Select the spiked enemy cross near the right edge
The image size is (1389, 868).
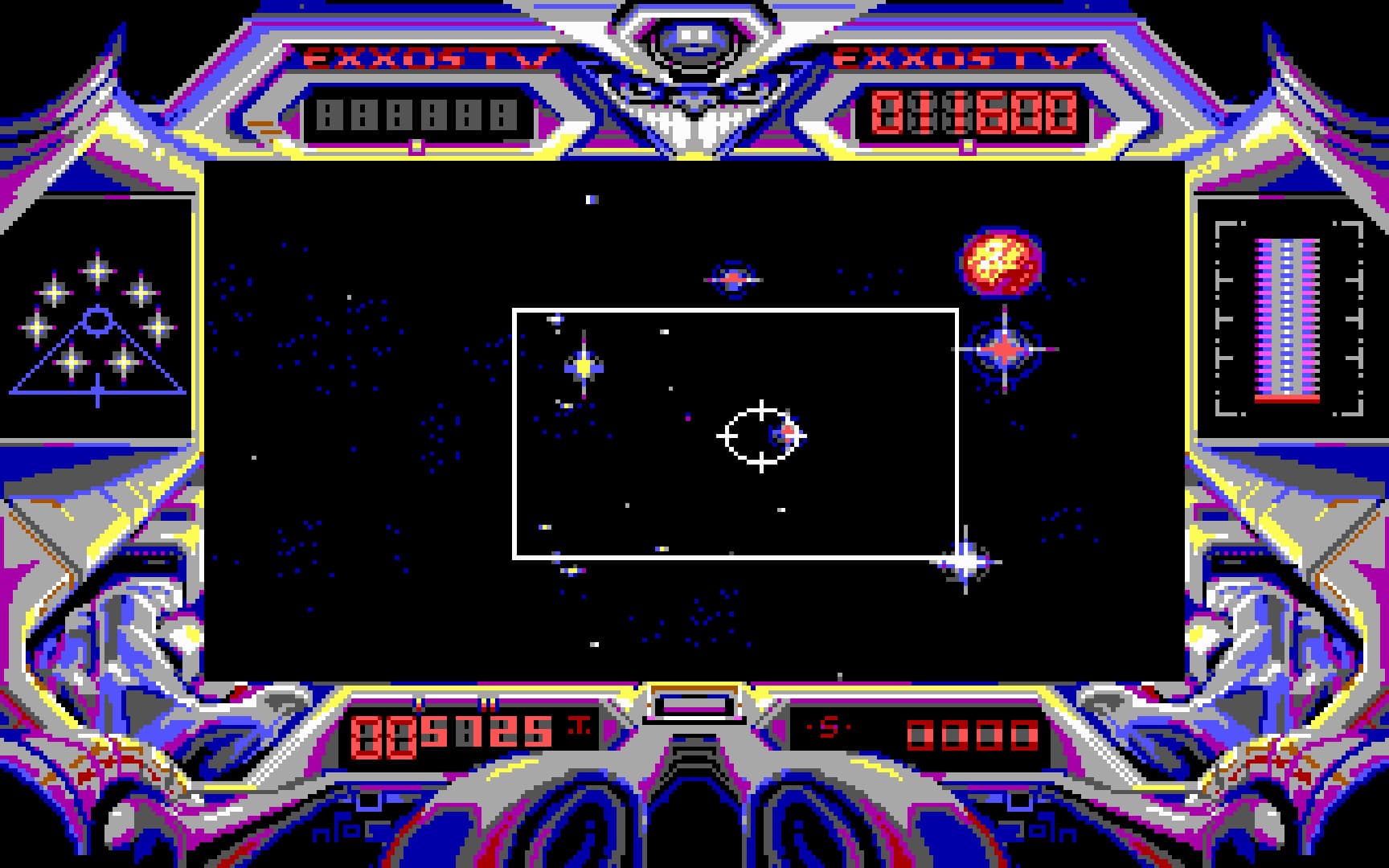pyautogui.click(x=1005, y=349)
